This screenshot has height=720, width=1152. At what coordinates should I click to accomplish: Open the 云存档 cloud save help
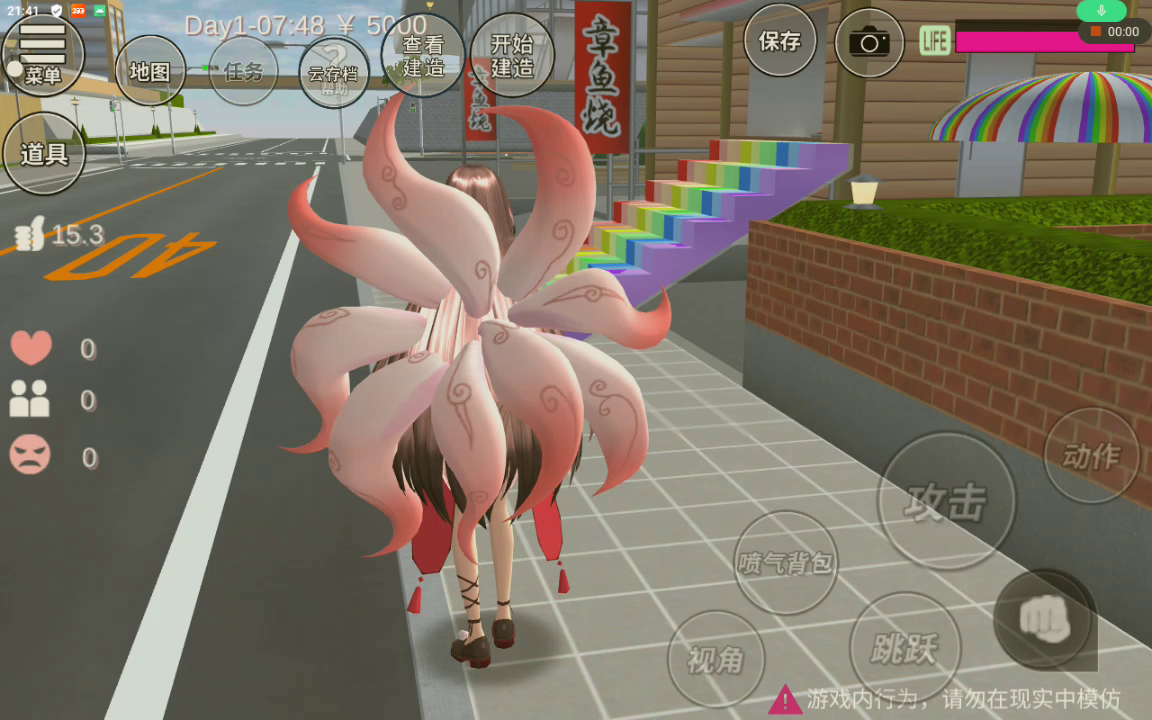(x=334, y=73)
